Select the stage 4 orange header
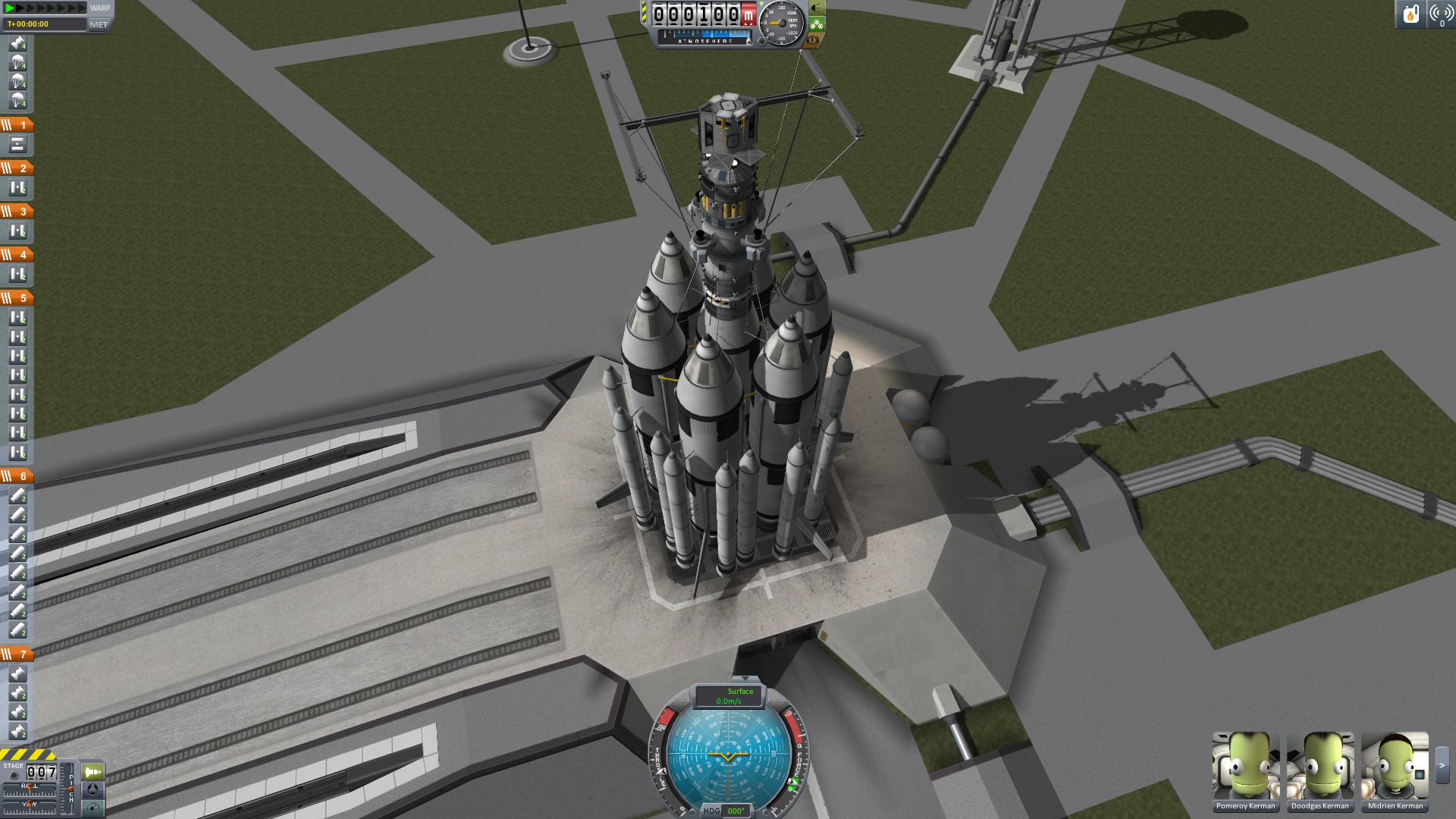 click(17, 254)
